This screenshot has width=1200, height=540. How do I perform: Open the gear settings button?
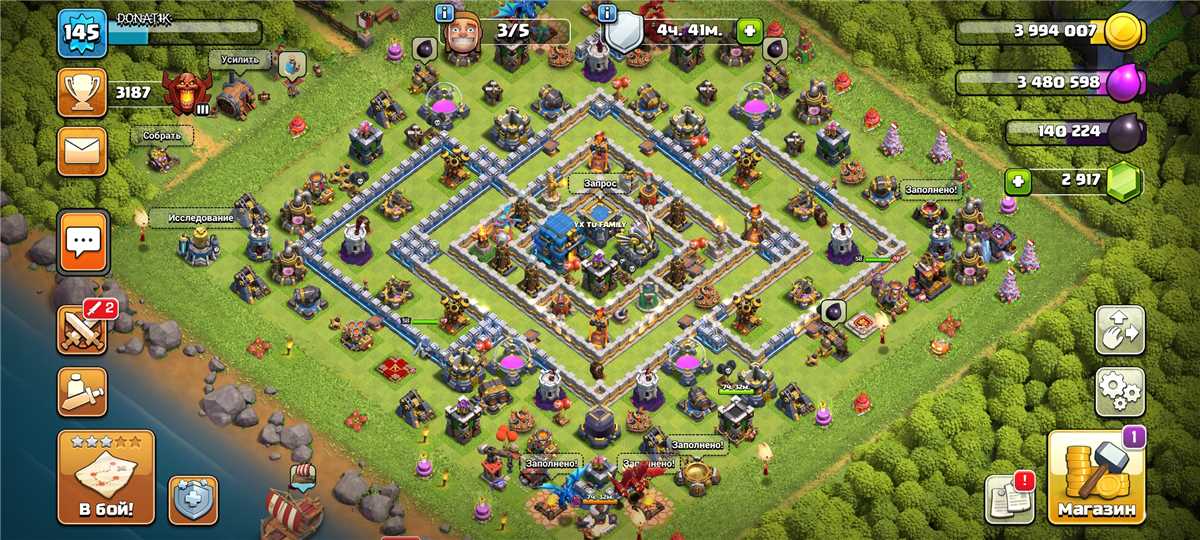(1120, 391)
